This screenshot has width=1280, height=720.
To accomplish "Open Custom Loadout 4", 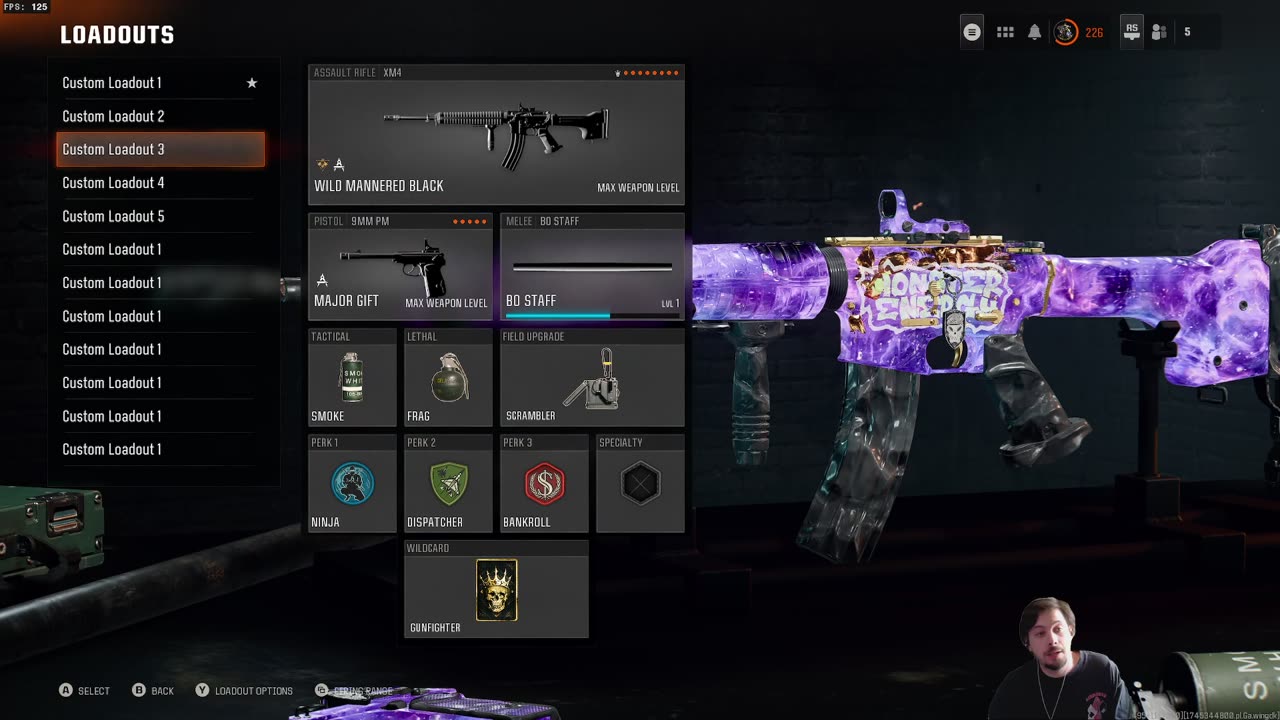I will 160,183.
